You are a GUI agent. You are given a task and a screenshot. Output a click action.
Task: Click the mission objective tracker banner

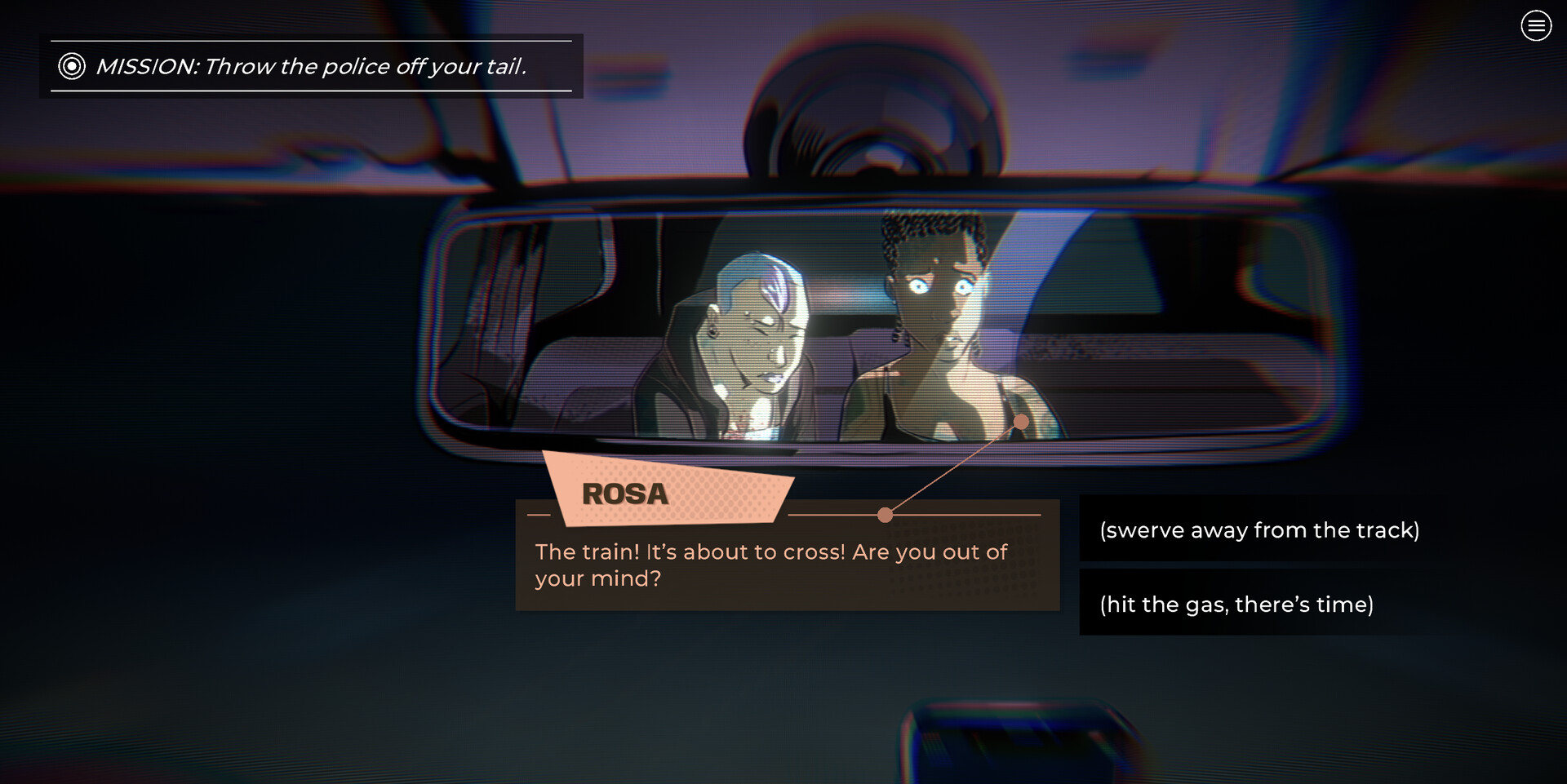[x=311, y=66]
